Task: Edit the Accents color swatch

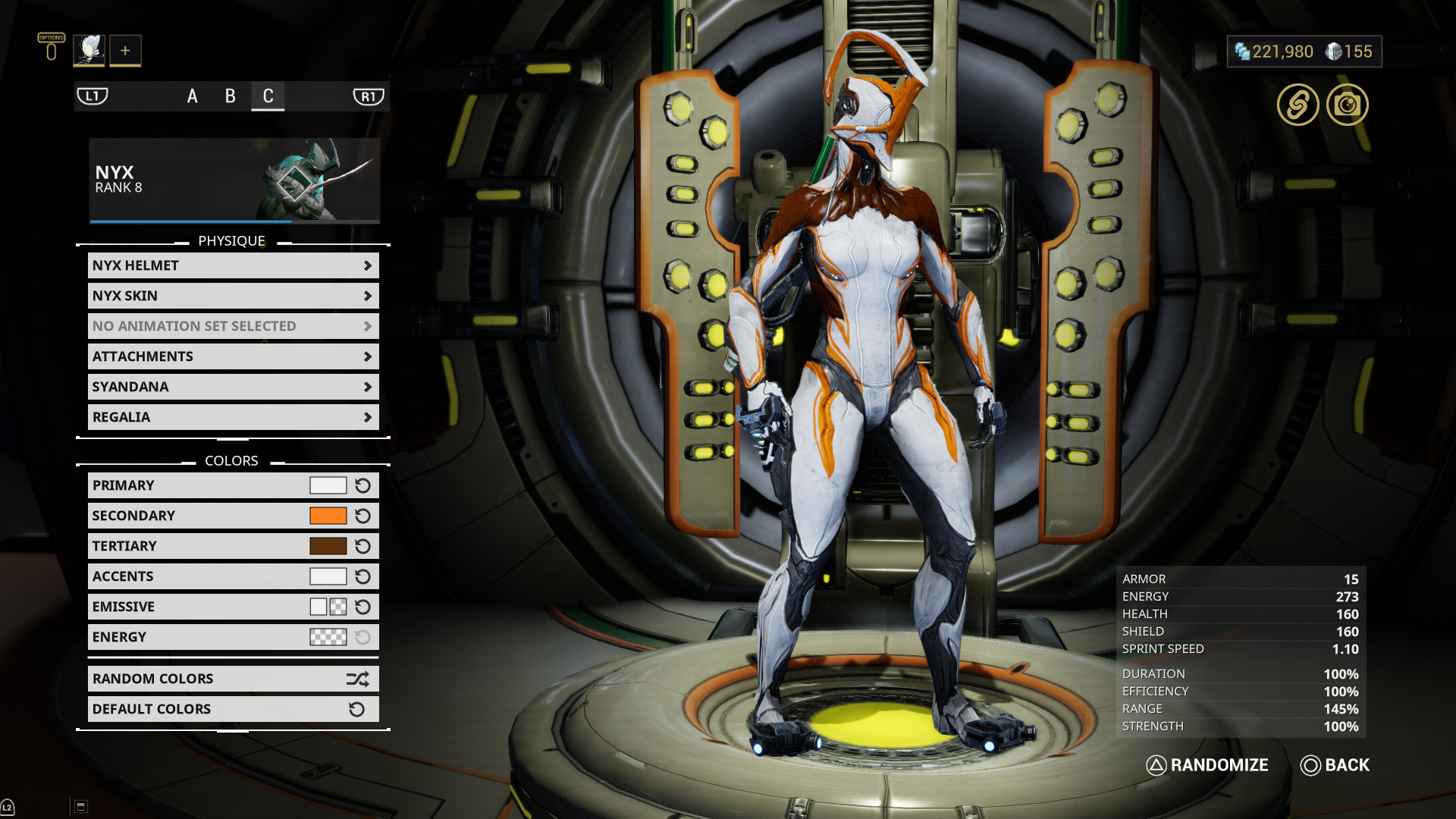Action: pyautogui.click(x=328, y=576)
